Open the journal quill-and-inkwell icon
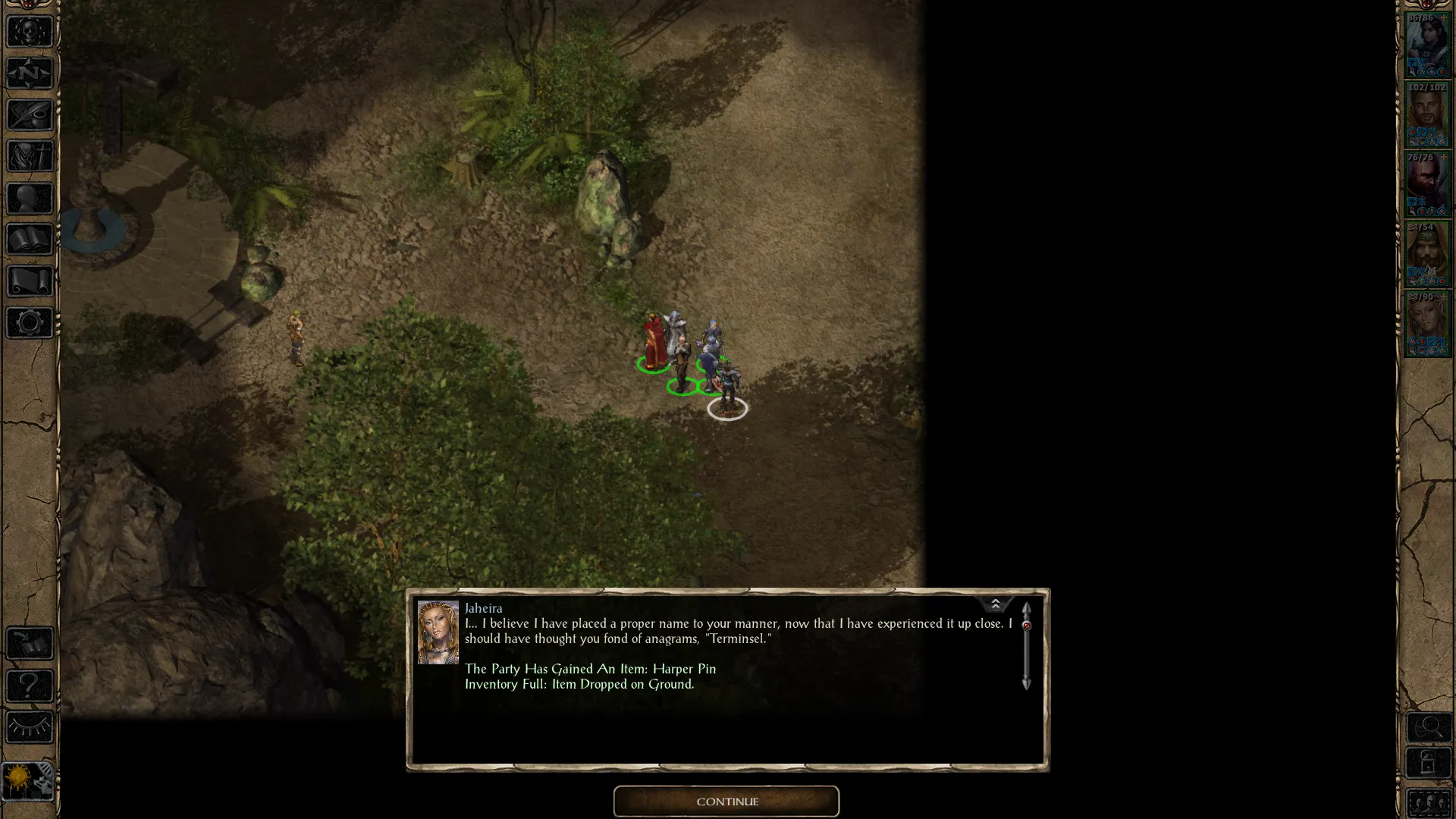Image resolution: width=1456 pixels, height=819 pixels. [x=30, y=115]
